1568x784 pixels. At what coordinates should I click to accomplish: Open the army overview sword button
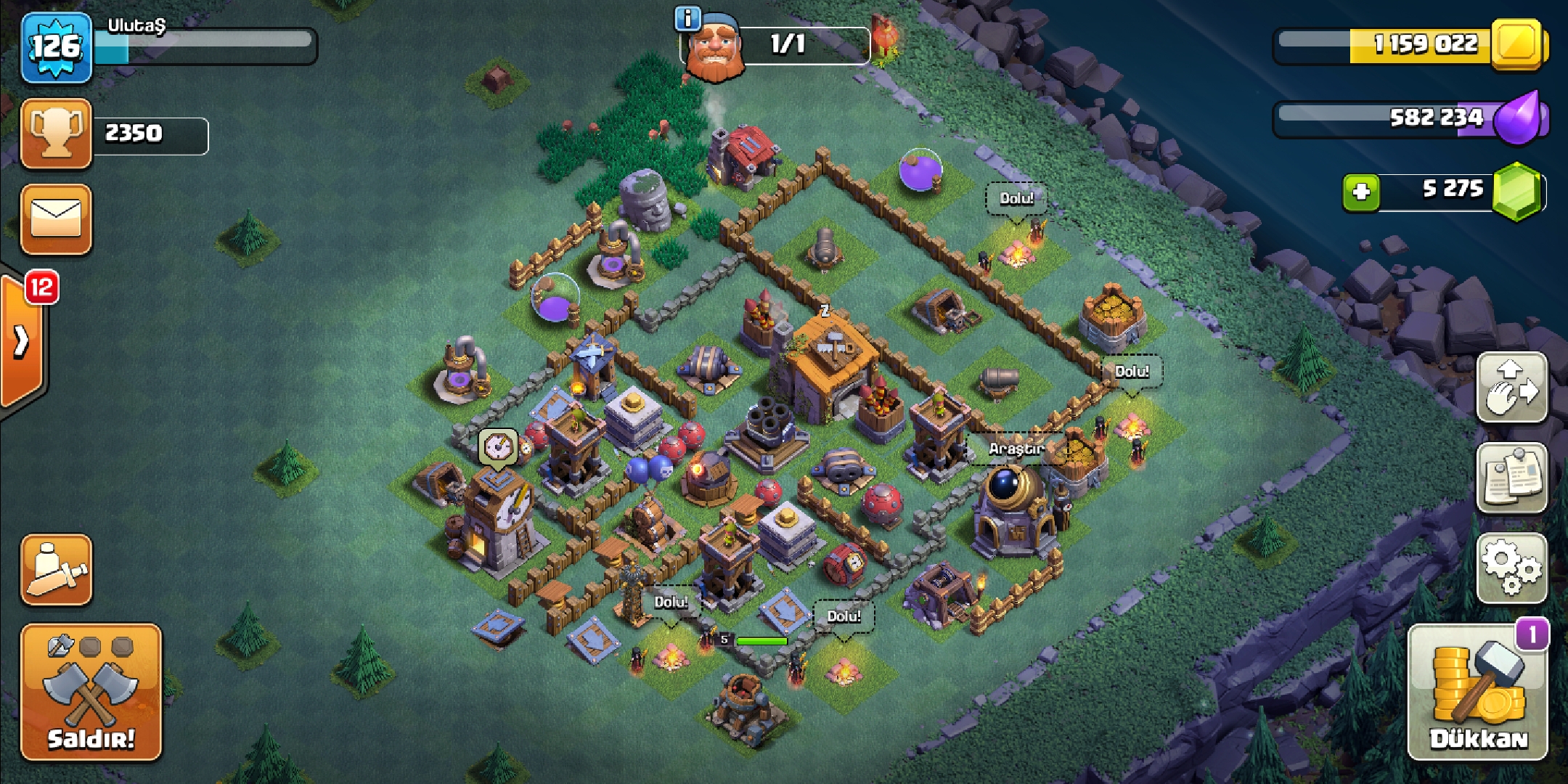pos(57,571)
